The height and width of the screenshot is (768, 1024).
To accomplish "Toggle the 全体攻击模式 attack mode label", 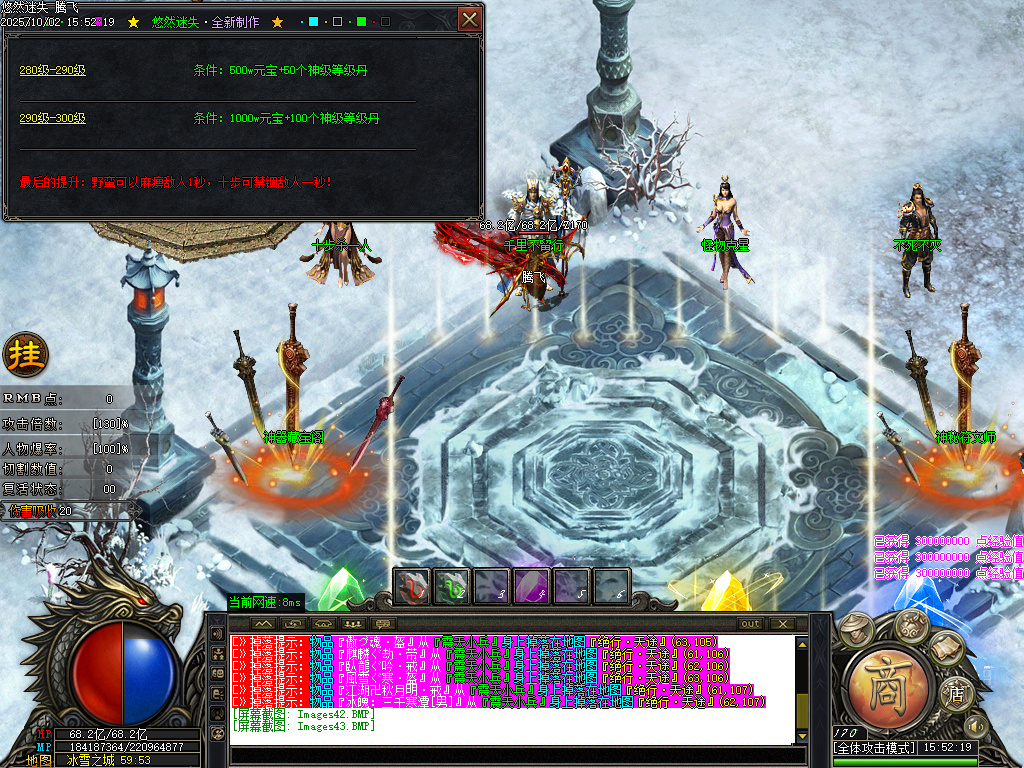I will coord(875,747).
